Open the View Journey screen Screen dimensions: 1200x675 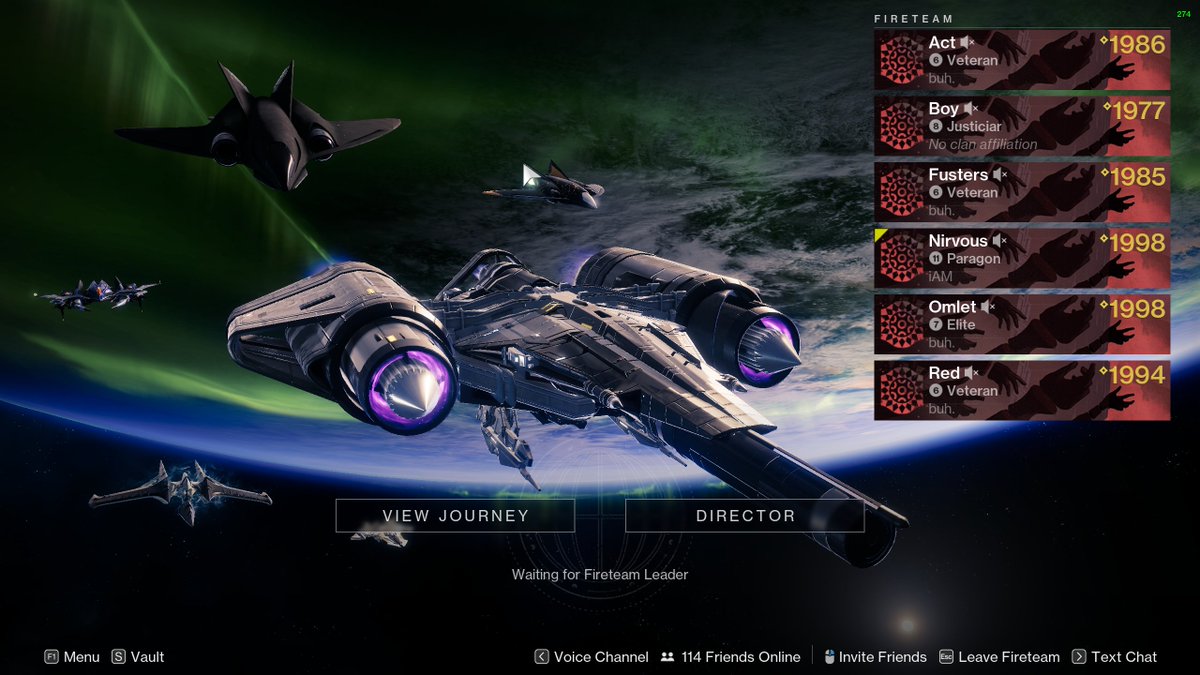coord(455,516)
